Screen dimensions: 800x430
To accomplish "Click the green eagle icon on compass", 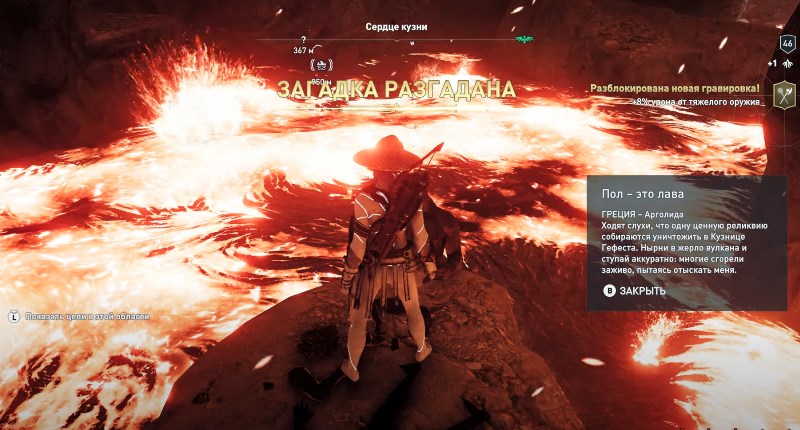I will (524, 41).
